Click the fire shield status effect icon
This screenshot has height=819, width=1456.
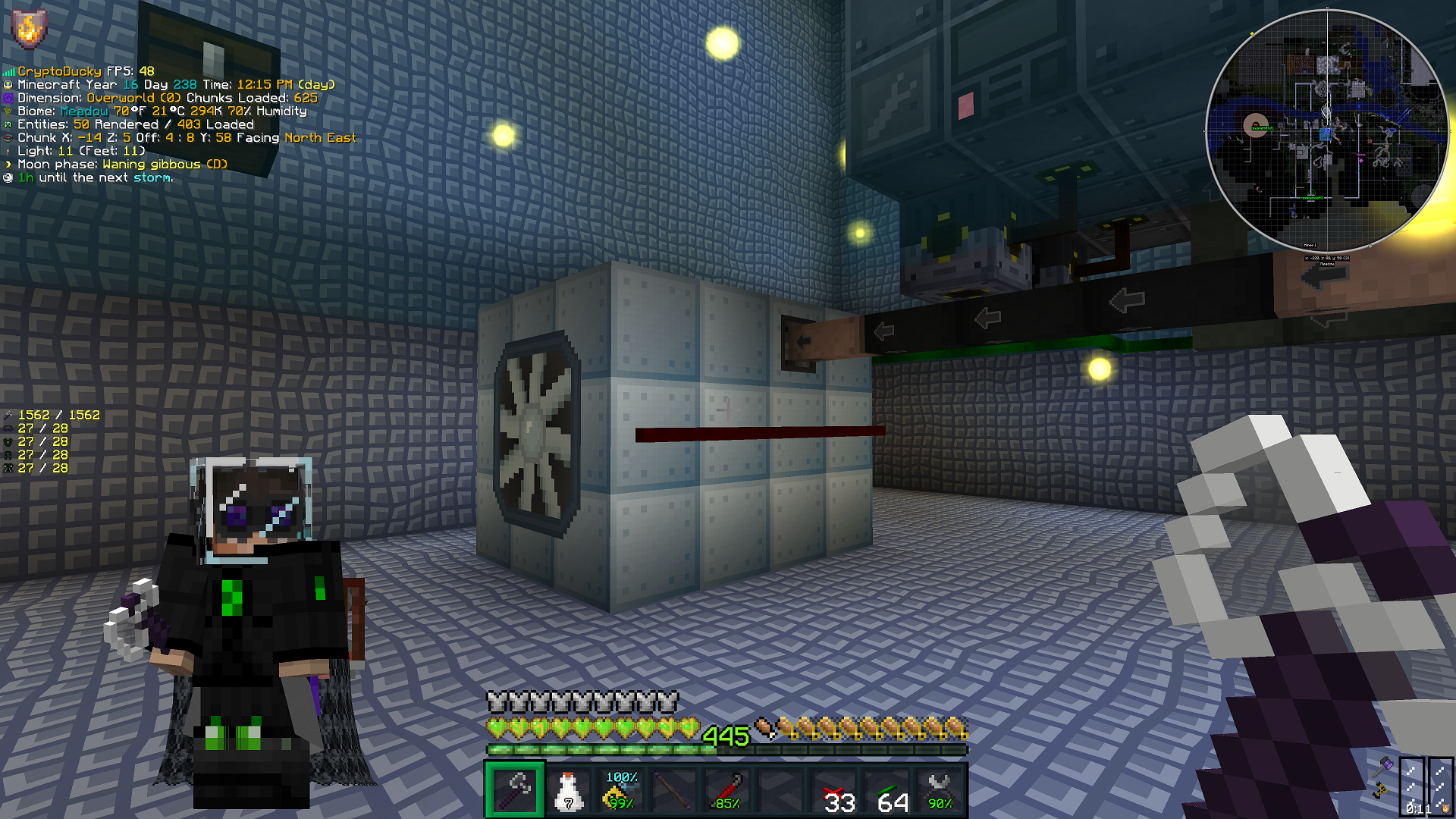point(29,29)
